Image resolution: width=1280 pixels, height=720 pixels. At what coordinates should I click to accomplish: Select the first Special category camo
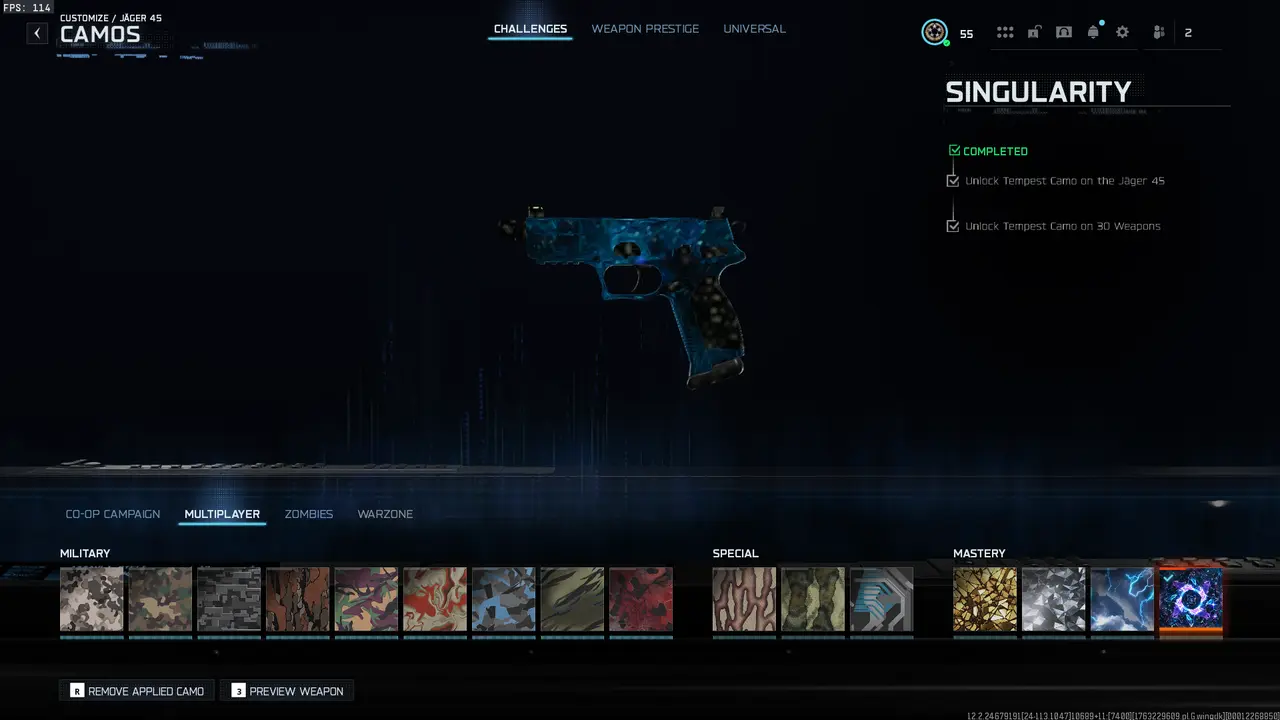(x=744, y=599)
